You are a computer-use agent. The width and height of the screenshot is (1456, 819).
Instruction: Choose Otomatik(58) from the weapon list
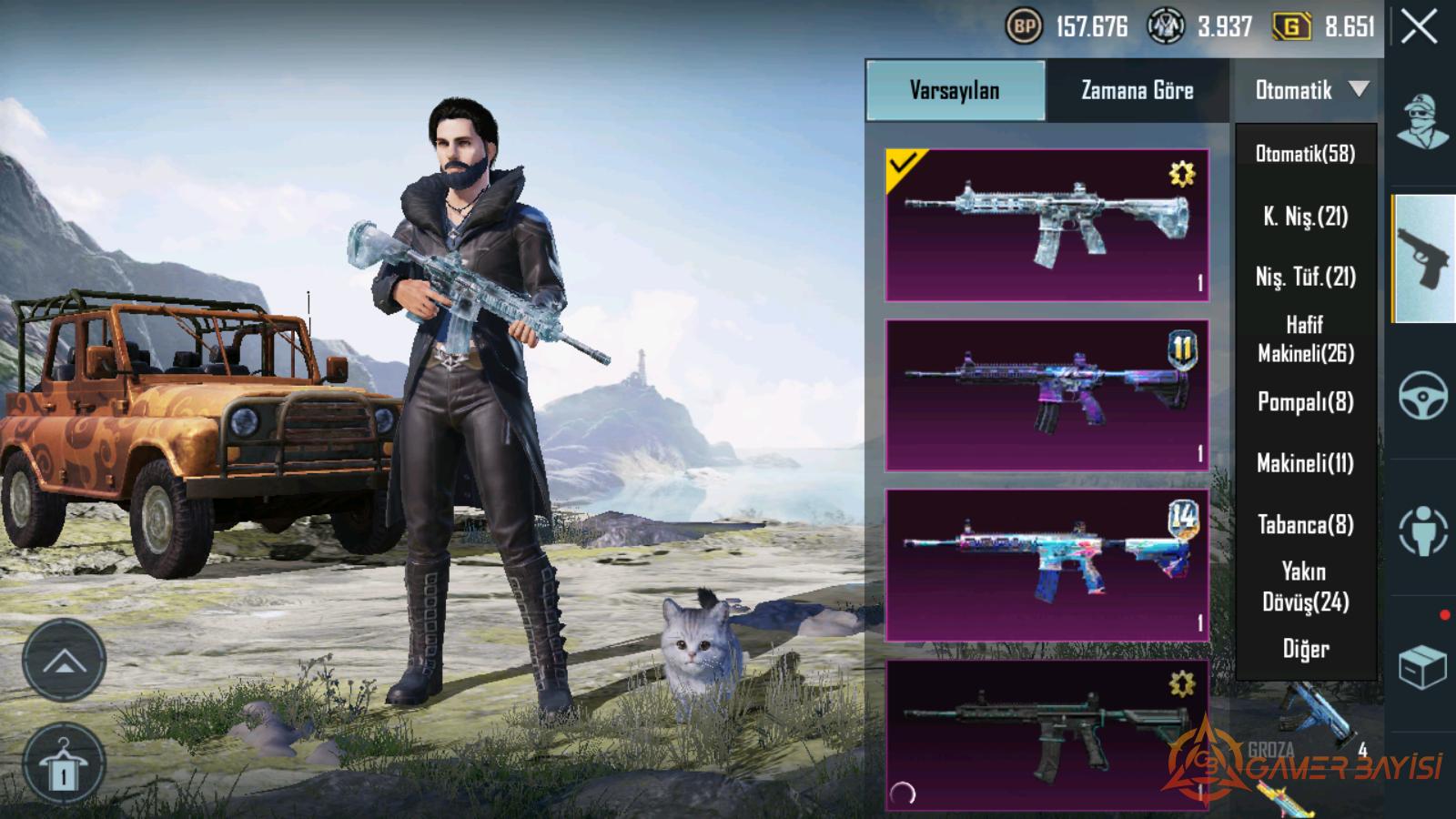coord(1305,154)
